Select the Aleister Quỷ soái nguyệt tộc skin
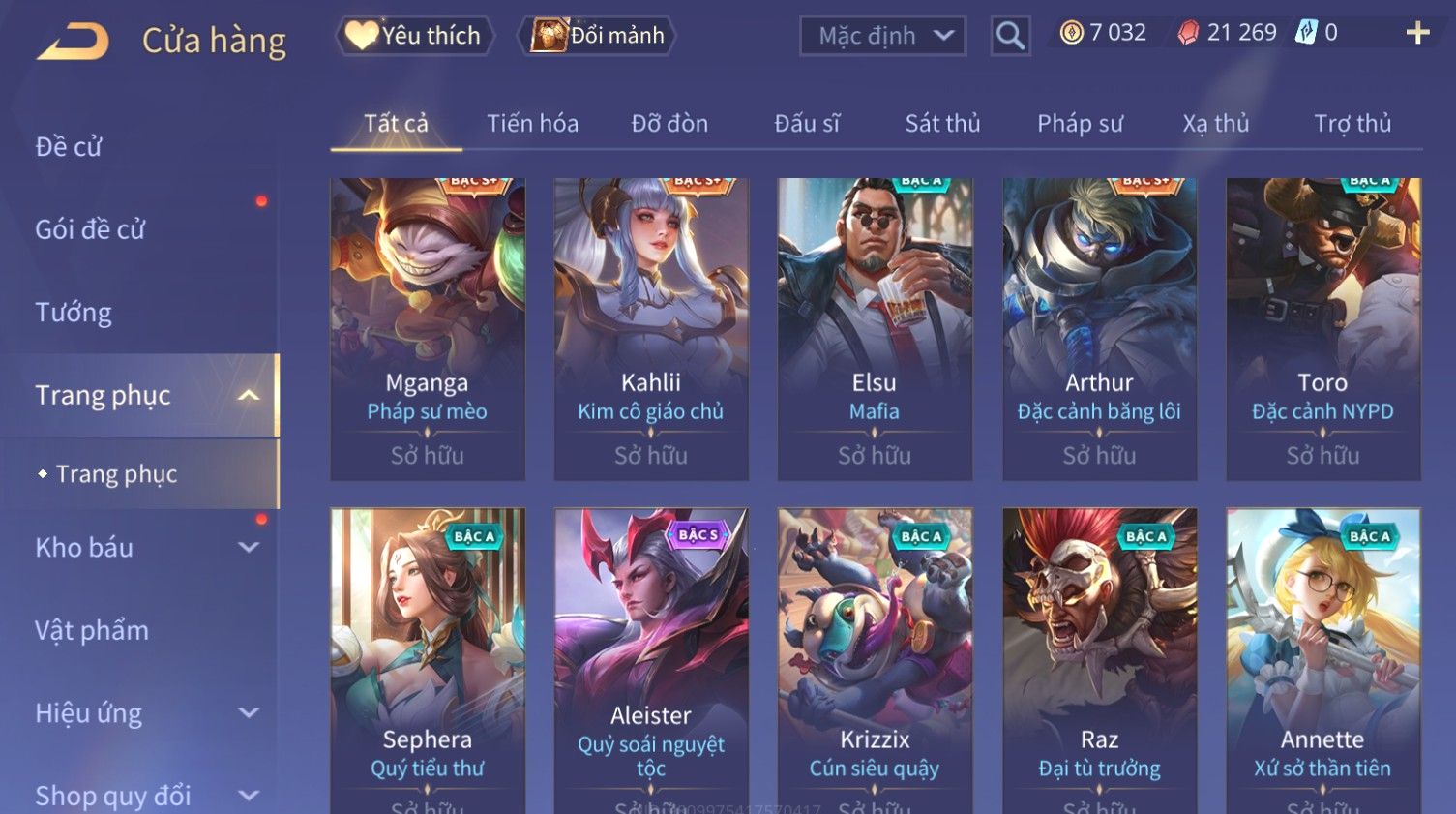The height and width of the screenshot is (814, 1456). tap(651, 658)
